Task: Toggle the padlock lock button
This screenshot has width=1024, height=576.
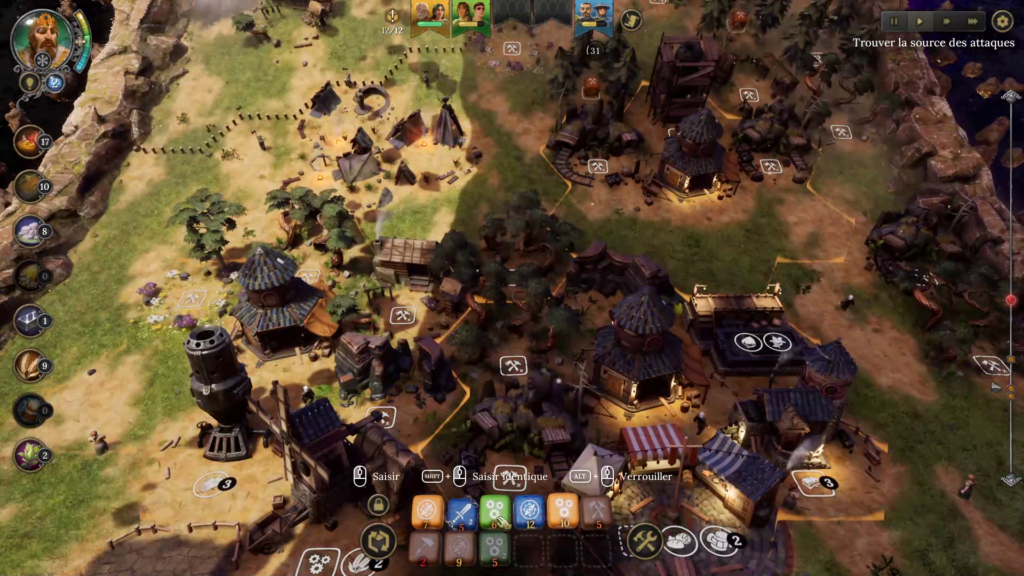Action: click(378, 505)
